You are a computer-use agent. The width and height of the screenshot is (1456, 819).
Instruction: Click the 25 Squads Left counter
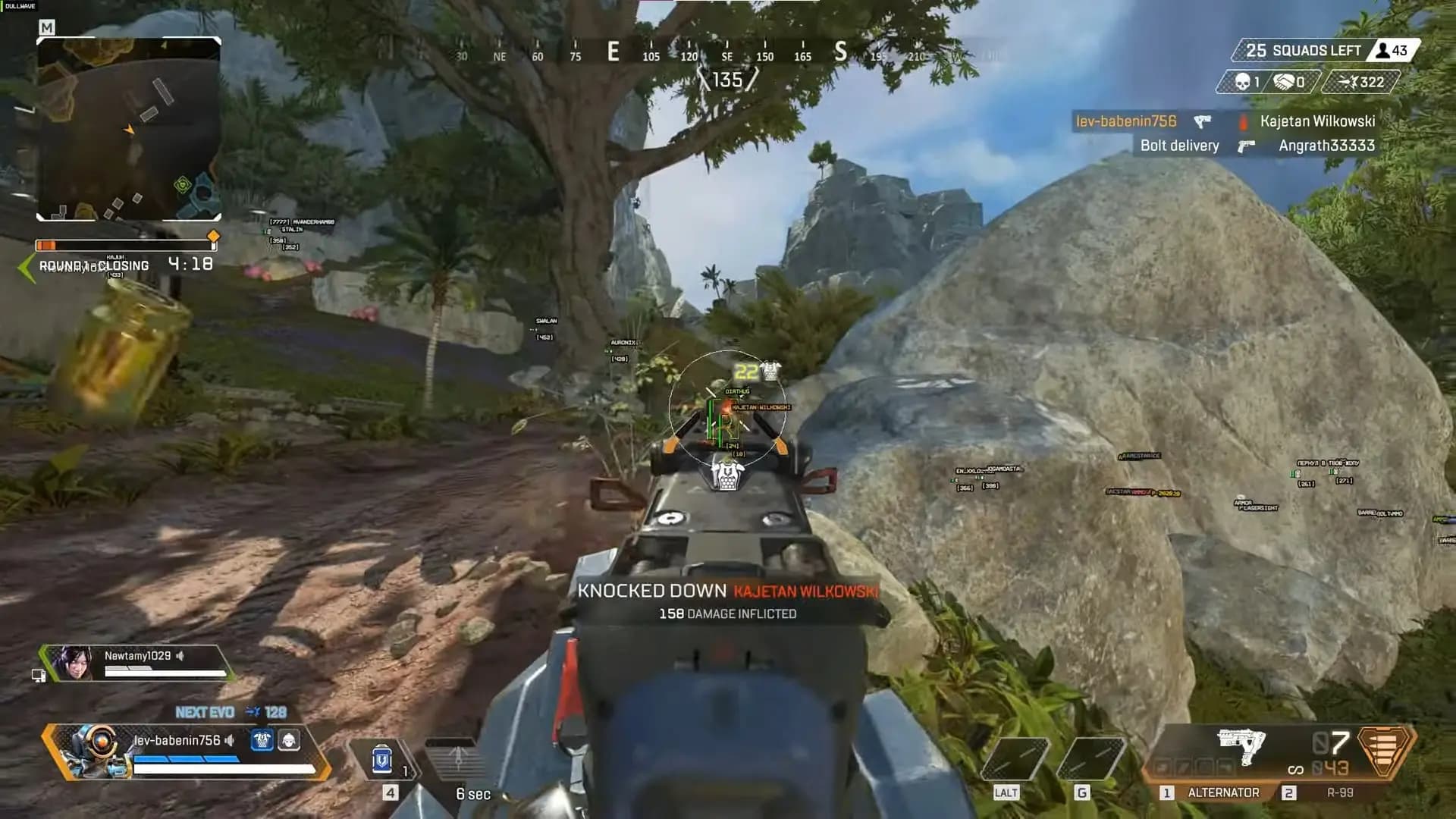coord(1304,51)
